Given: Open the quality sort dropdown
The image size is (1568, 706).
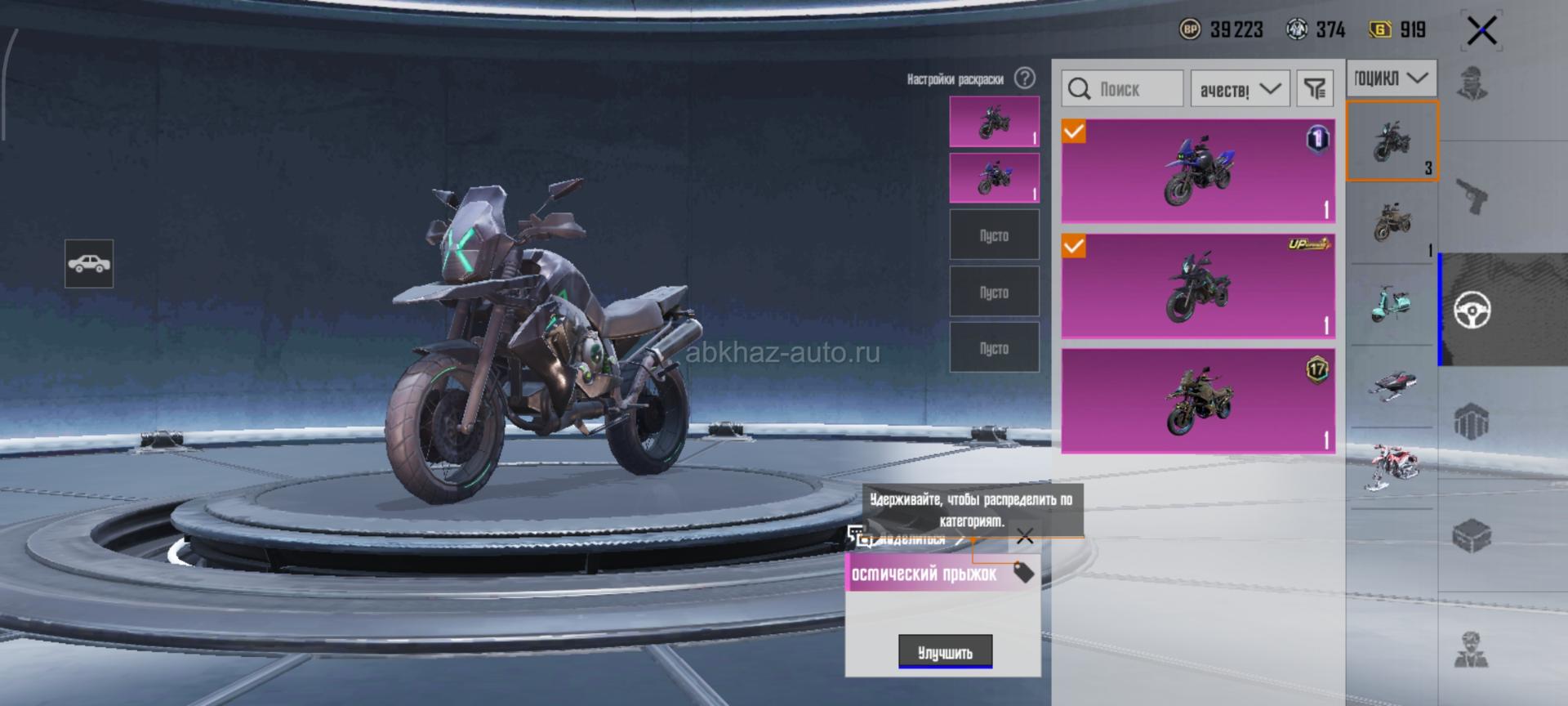Looking at the screenshot, I should [1240, 88].
